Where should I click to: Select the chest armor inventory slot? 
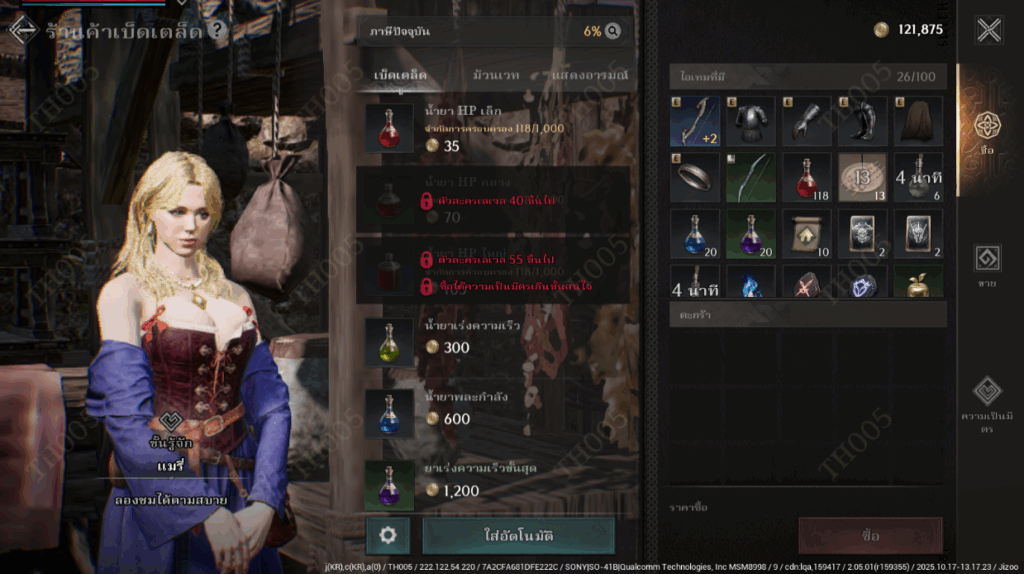point(751,122)
